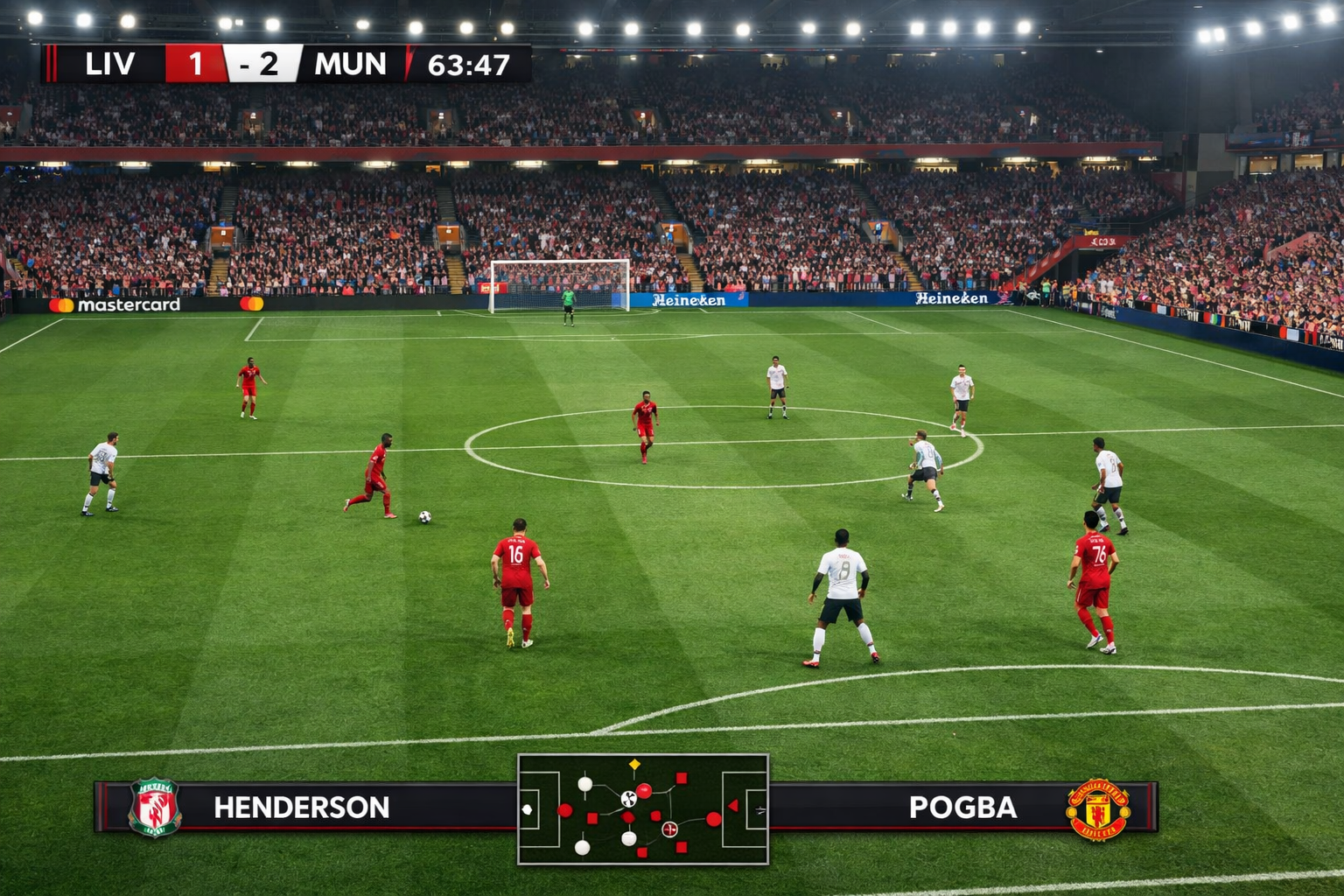The height and width of the screenshot is (896, 1344).
Task: Click the red score segment showing 1
Action: click(x=195, y=63)
